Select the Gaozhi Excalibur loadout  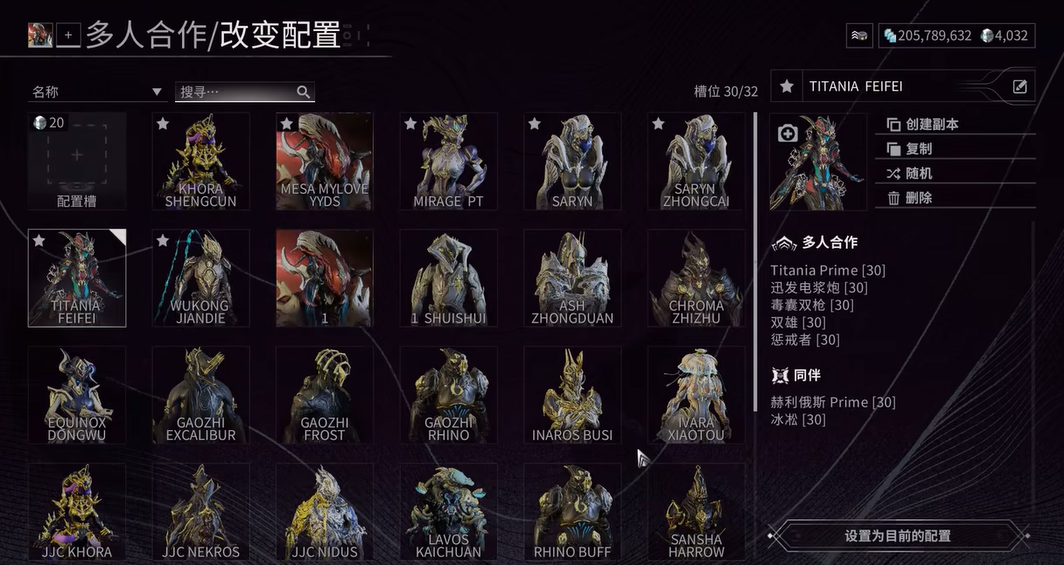click(201, 395)
